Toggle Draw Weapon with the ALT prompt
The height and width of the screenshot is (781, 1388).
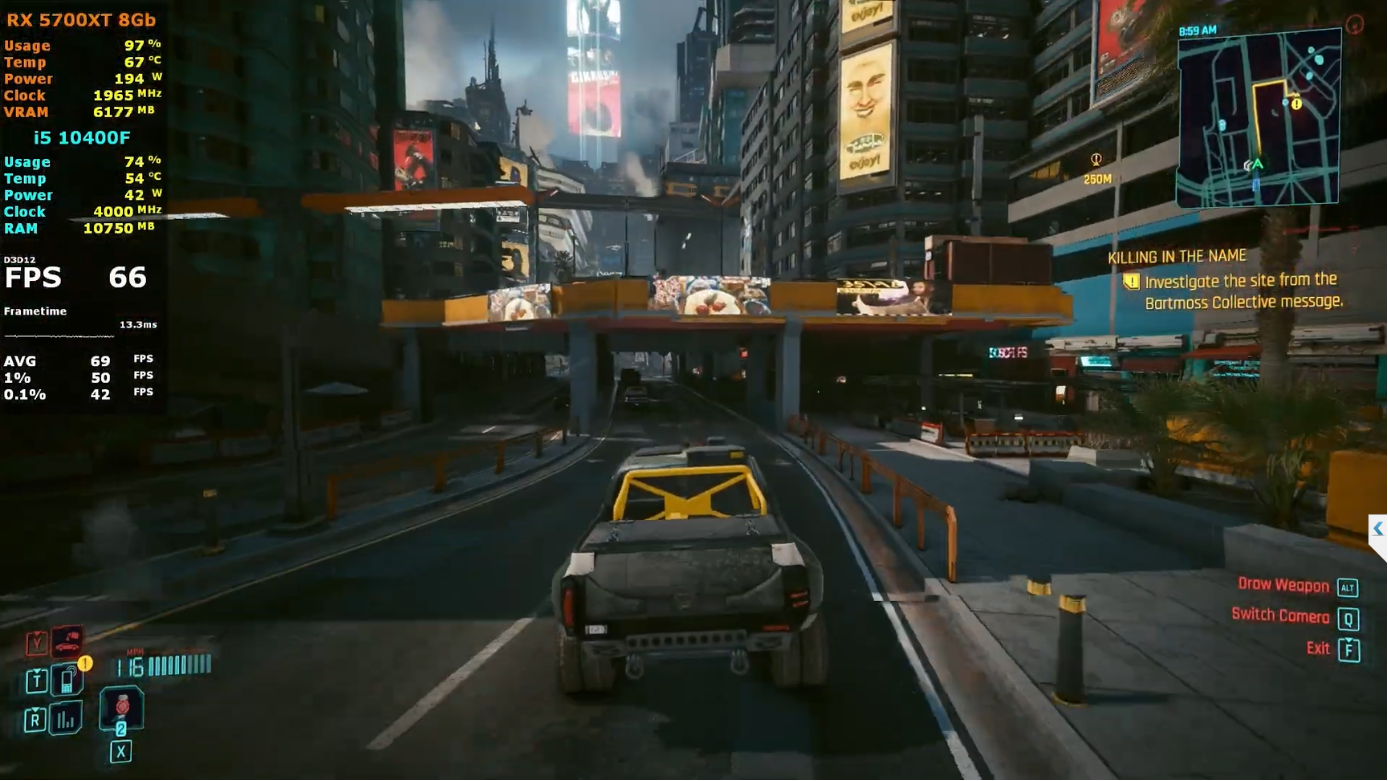click(1348, 586)
